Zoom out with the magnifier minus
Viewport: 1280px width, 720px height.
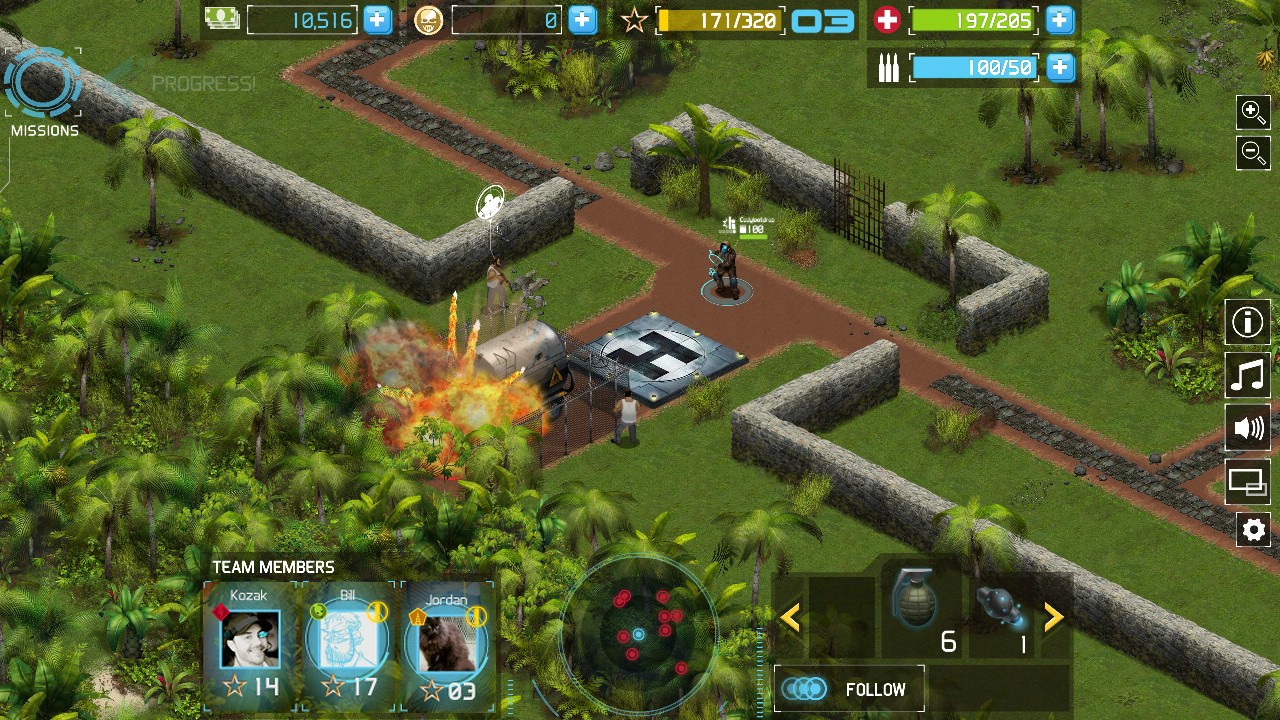1253,153
